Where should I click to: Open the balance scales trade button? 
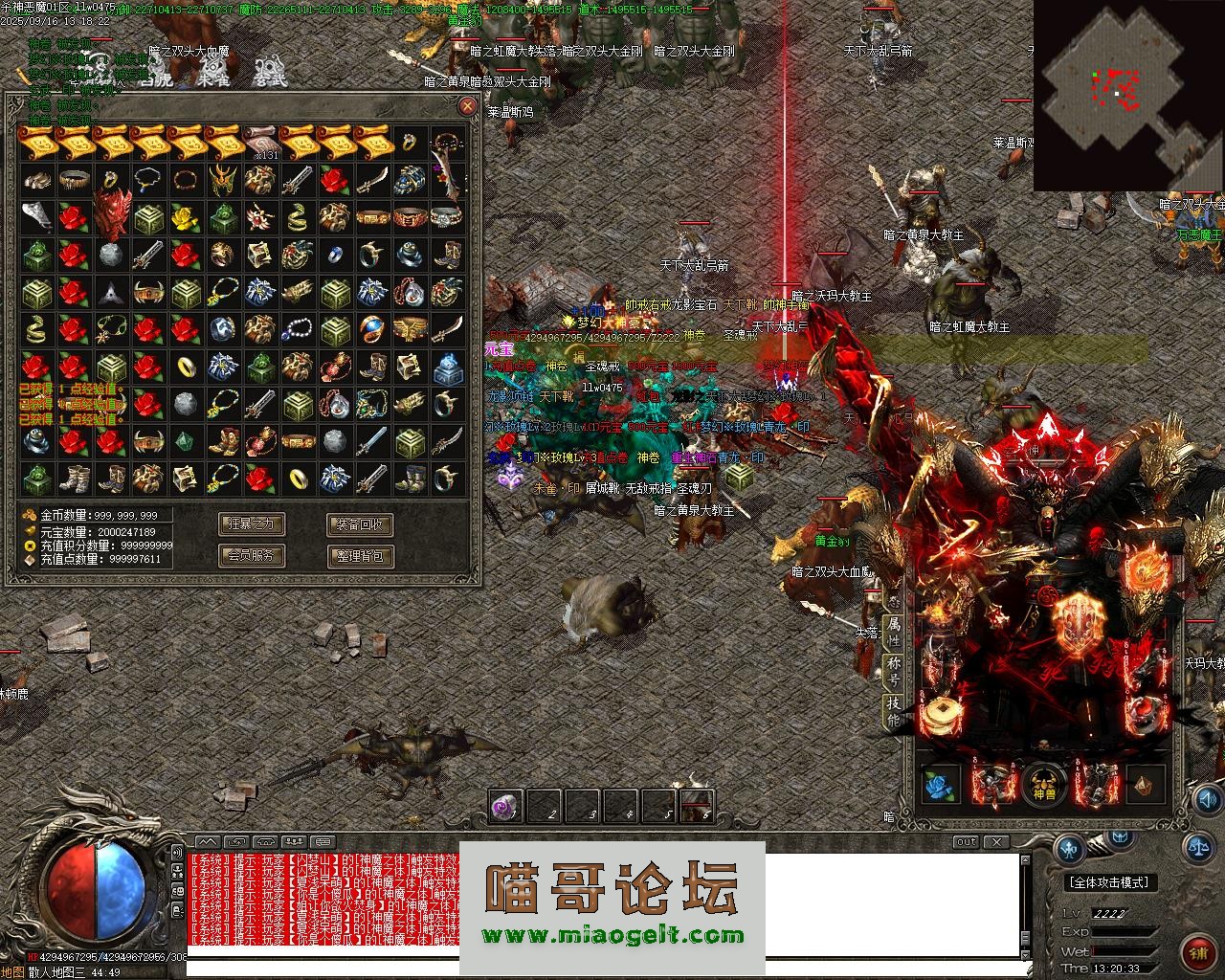tap(1198, 846)
